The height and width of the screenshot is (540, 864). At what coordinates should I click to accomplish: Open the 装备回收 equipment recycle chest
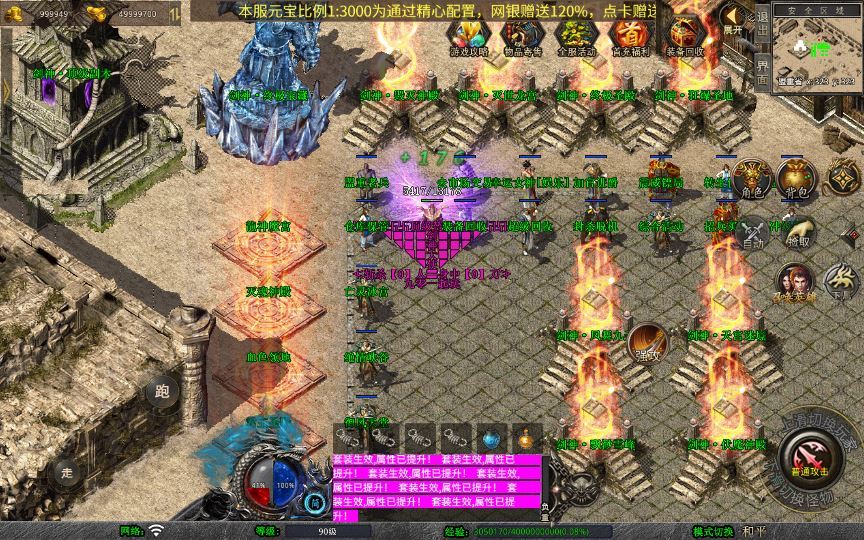click(683, 37)
